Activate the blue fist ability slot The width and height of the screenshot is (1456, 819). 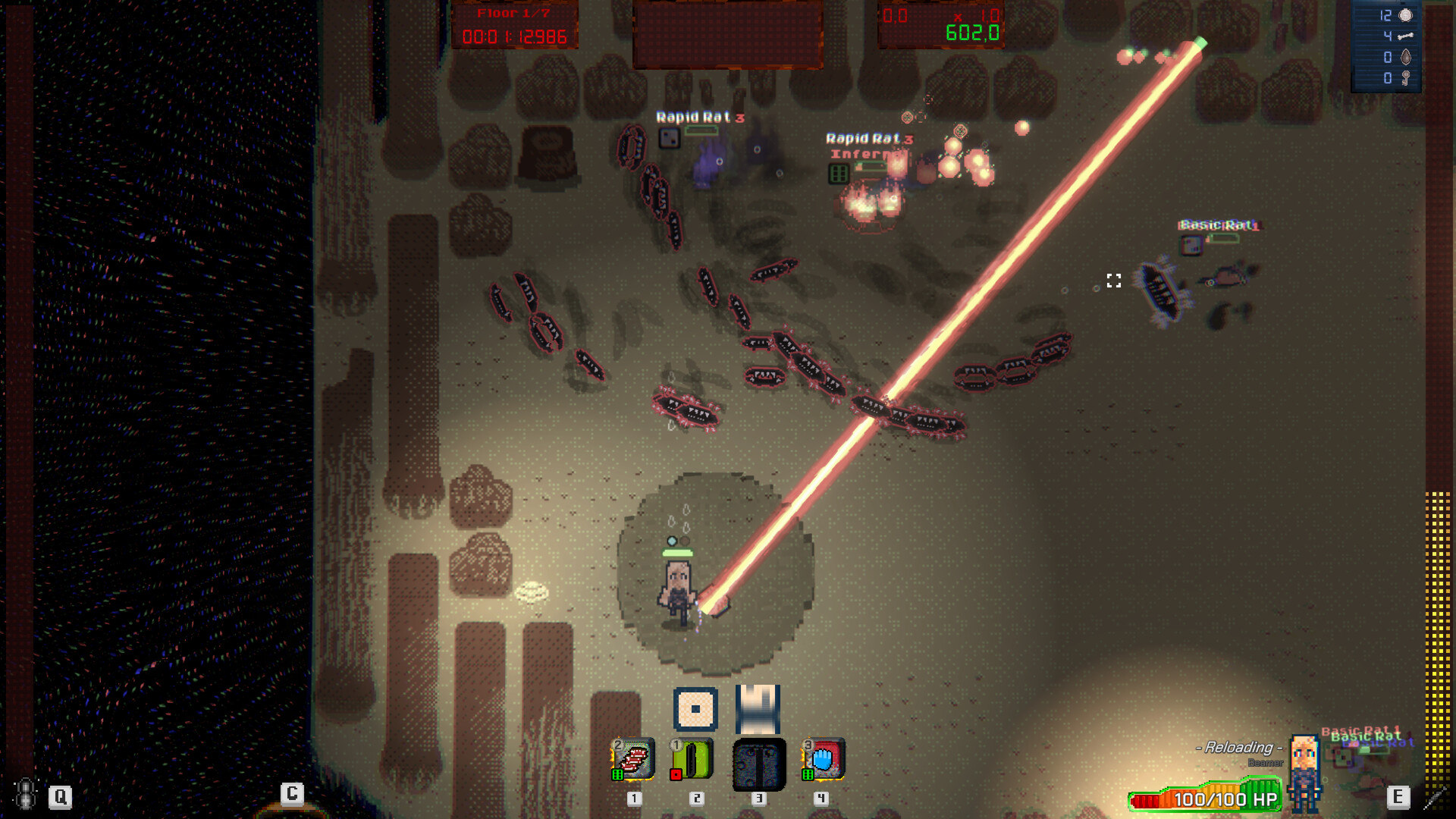pyautogui.click(x=824, y=759)
